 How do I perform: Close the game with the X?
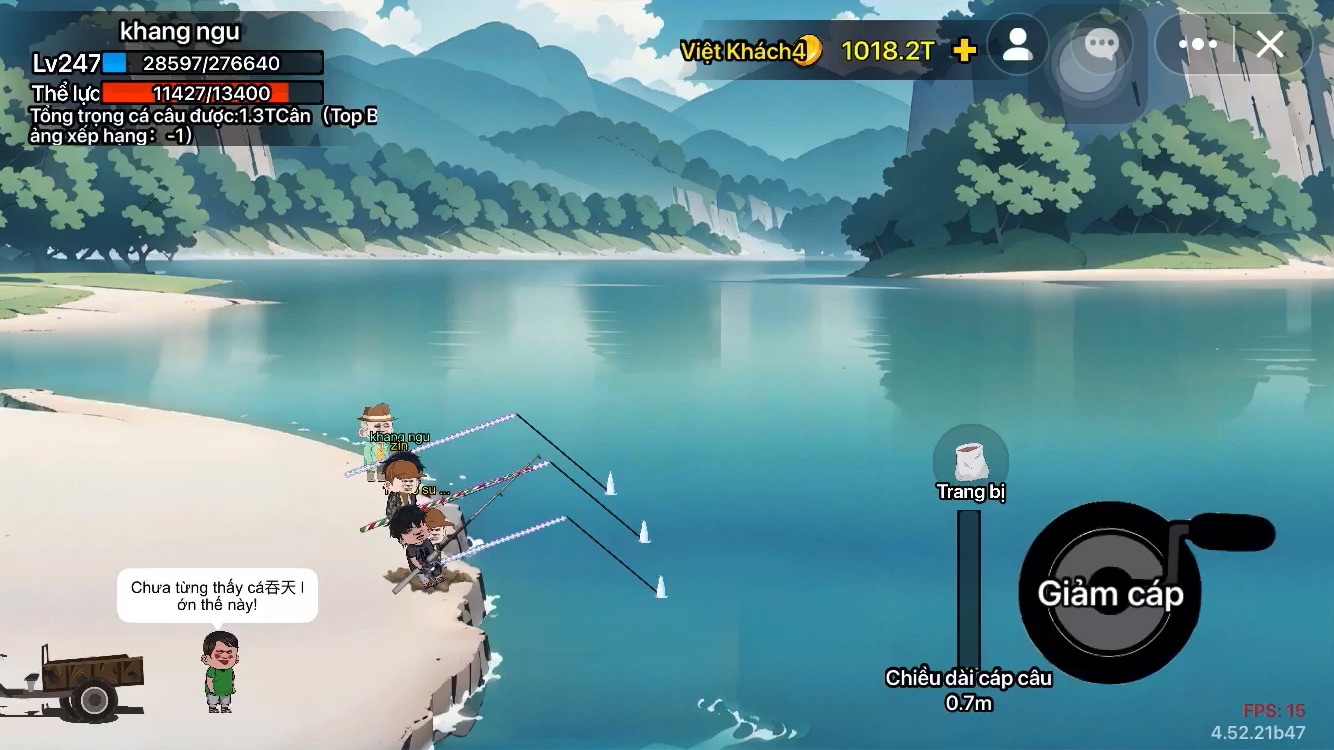click(x=1270, y=45)
